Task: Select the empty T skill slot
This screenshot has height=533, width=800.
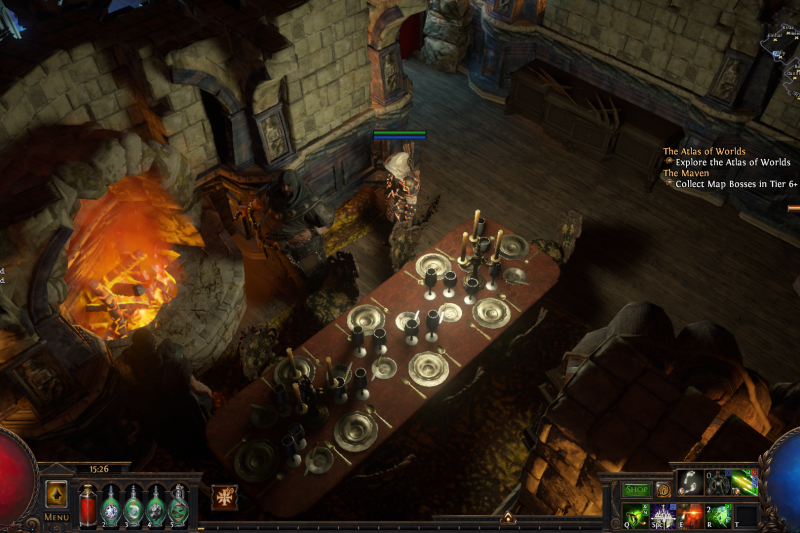Action: click(x=745, y=516)
